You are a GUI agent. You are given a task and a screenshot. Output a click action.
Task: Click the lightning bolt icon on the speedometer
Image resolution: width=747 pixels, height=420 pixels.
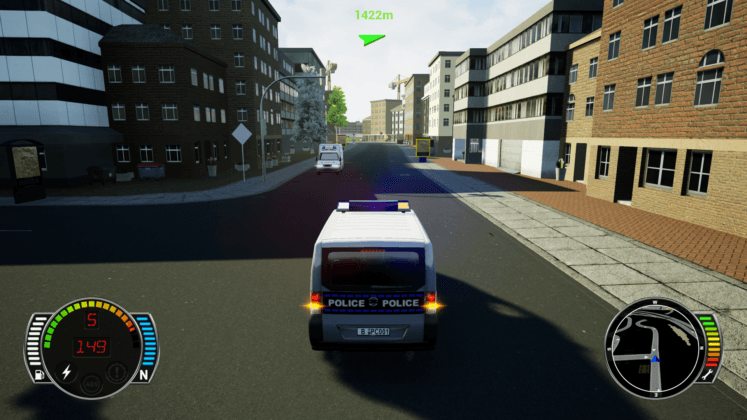click(67, 372)
